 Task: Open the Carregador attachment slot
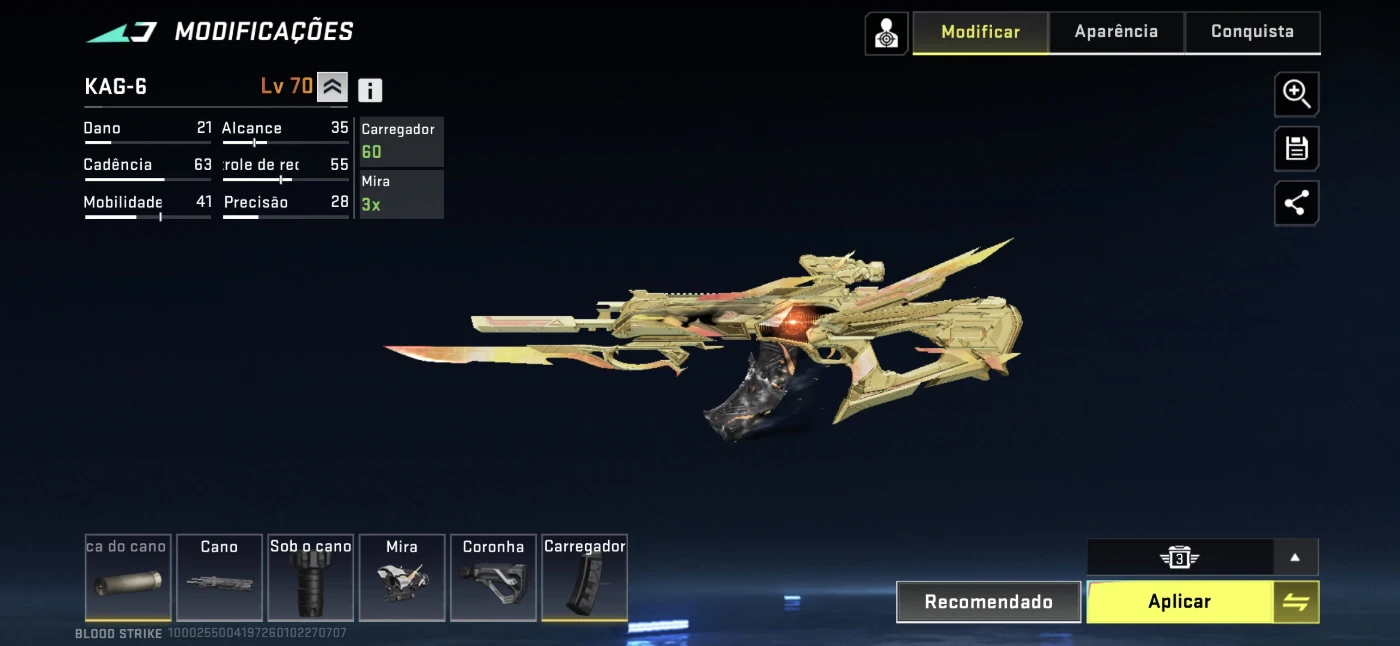coord(584,578)
